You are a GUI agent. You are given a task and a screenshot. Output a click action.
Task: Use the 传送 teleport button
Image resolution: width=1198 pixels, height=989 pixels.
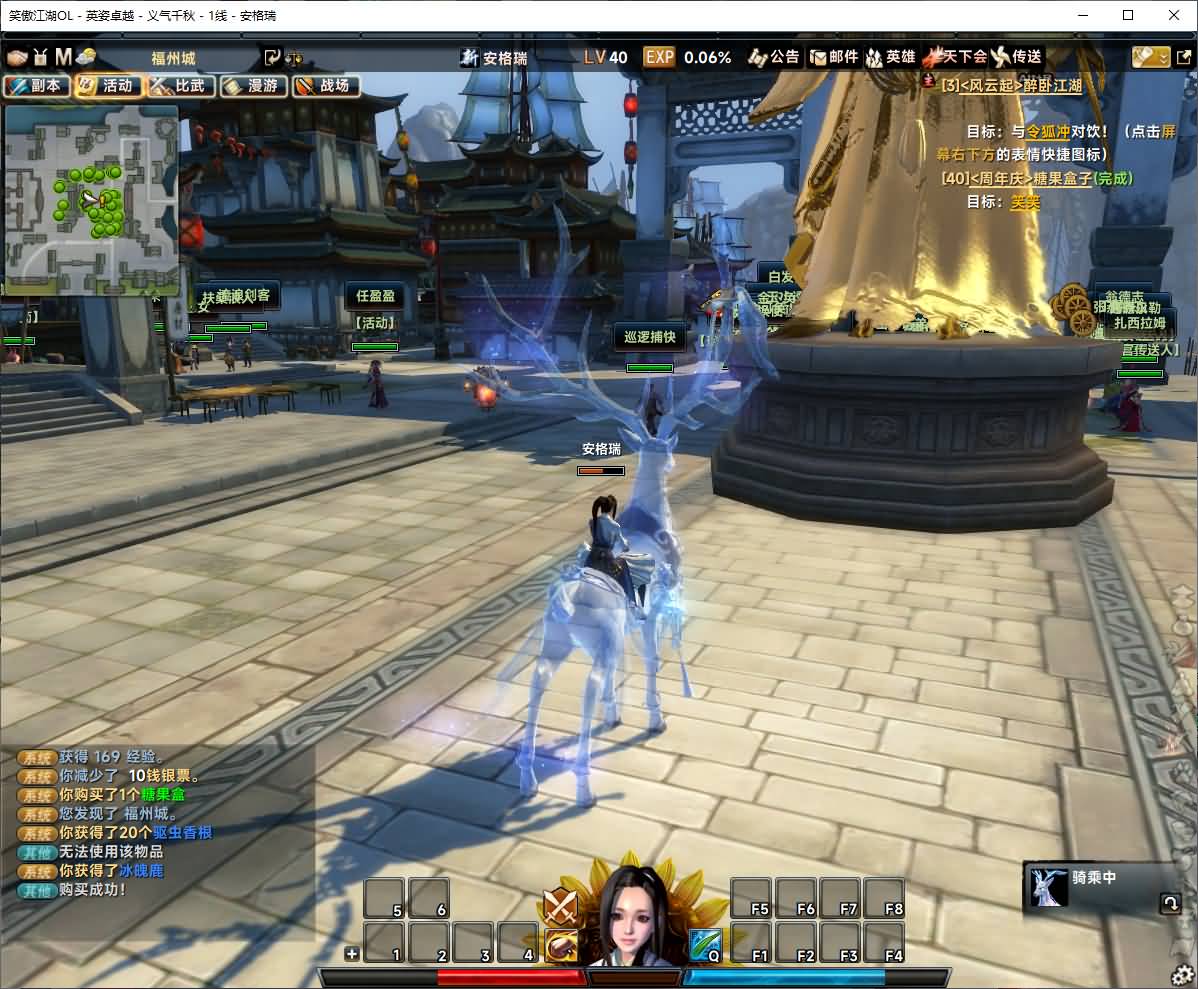pos(1017,57)
